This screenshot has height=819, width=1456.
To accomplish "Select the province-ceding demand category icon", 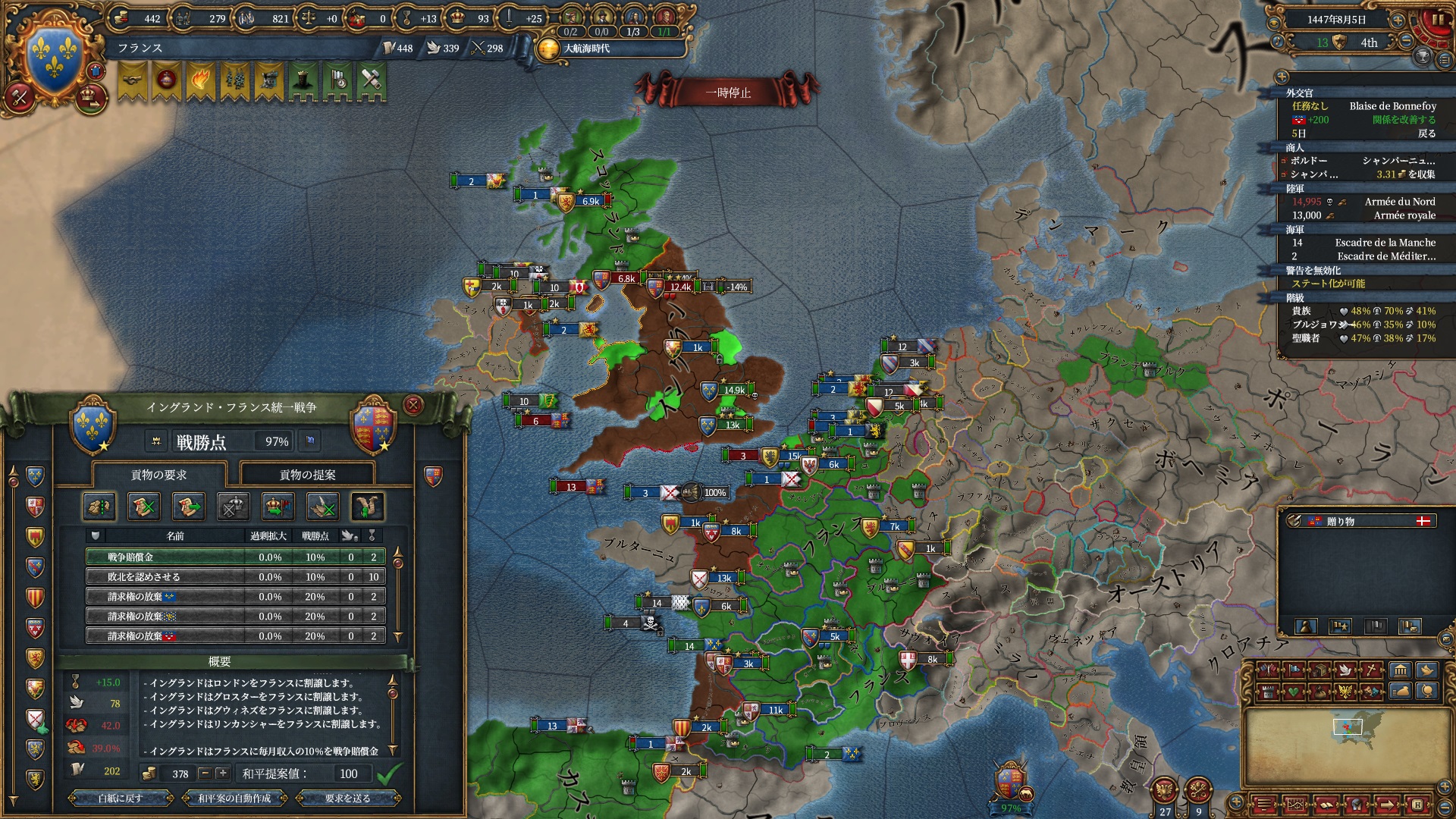I will (99, 507).
